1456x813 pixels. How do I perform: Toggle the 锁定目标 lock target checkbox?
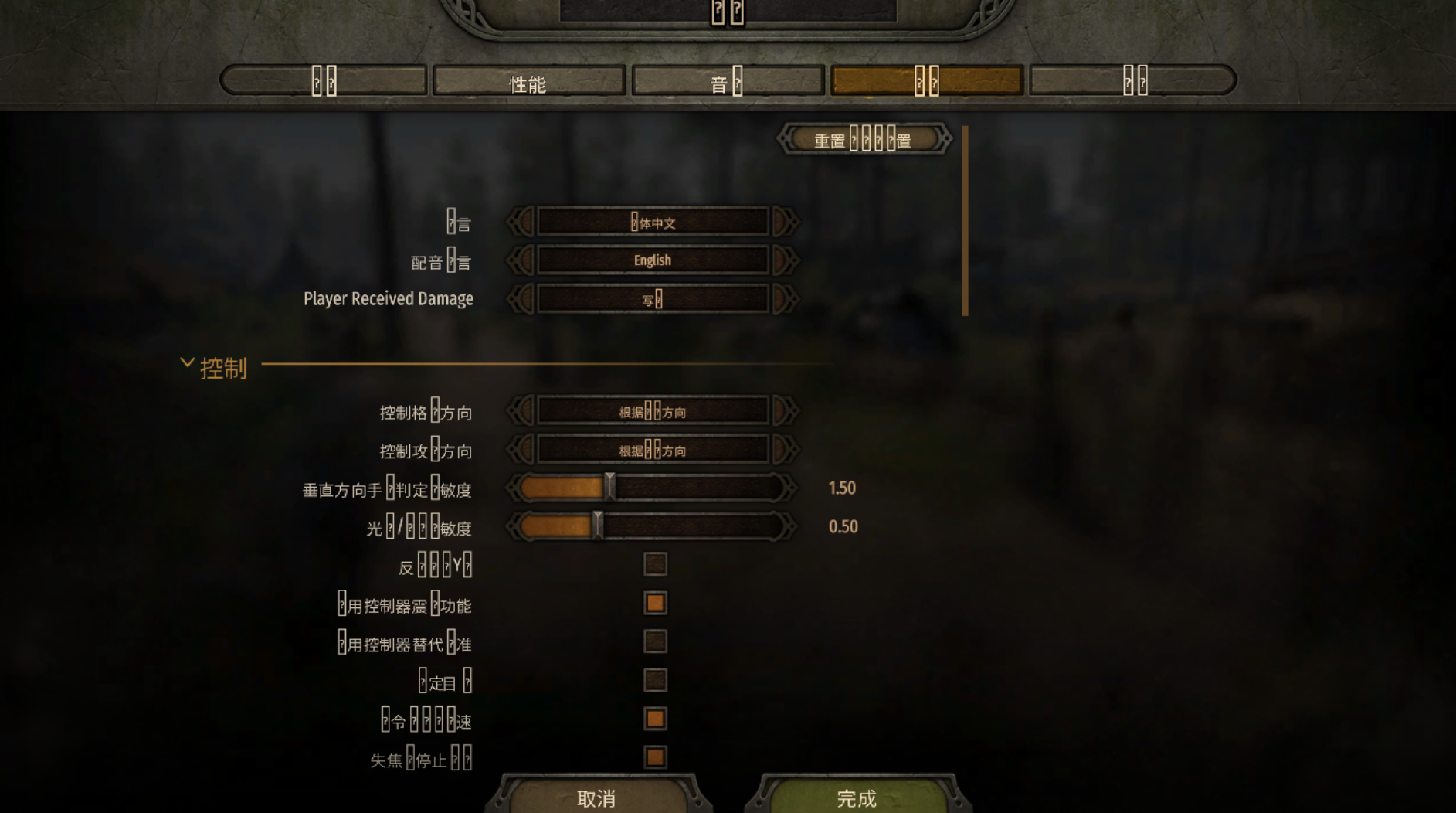(x=655, y=680)
